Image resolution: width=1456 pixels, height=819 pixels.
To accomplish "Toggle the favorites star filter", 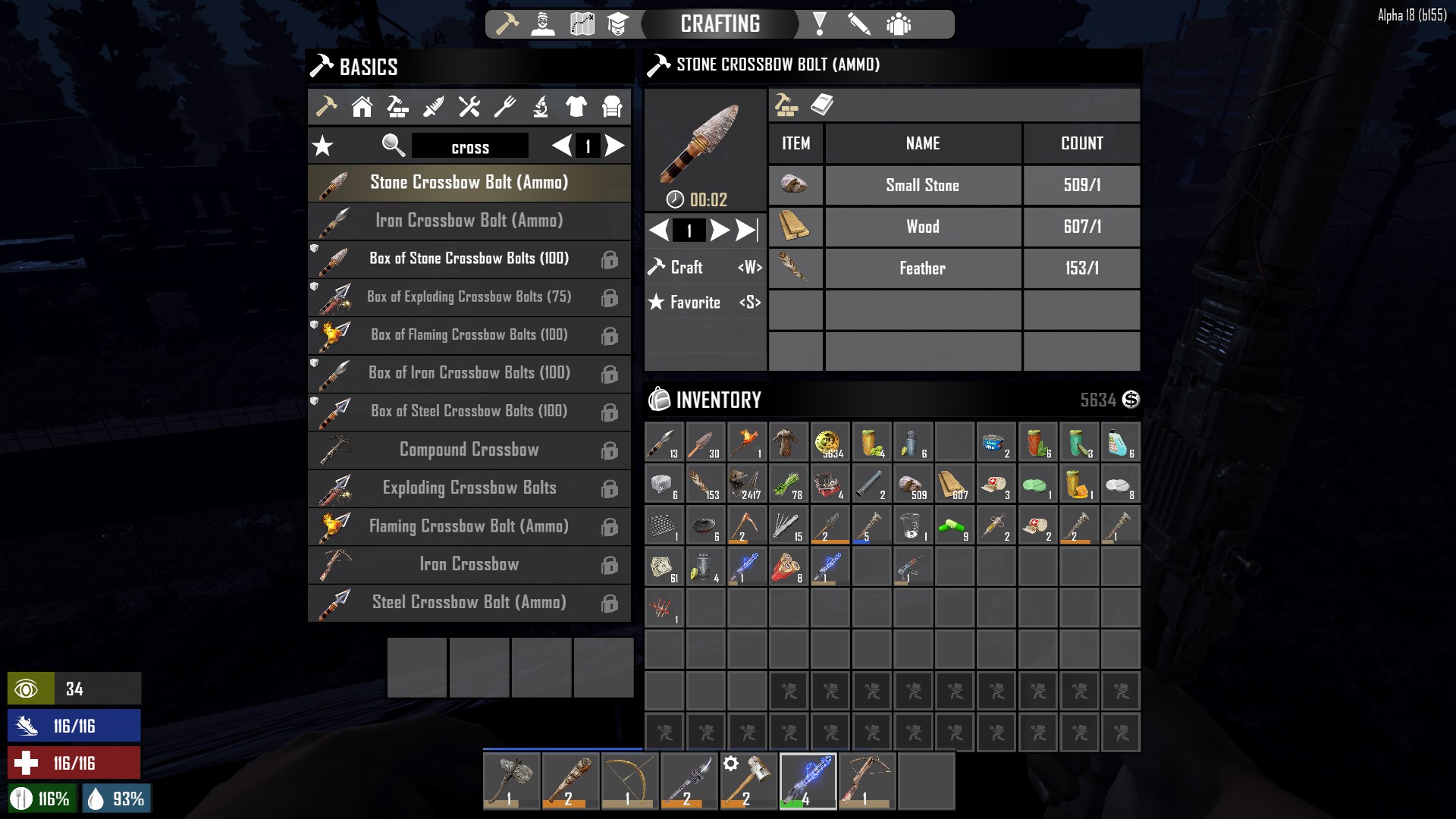I will 323,146.
